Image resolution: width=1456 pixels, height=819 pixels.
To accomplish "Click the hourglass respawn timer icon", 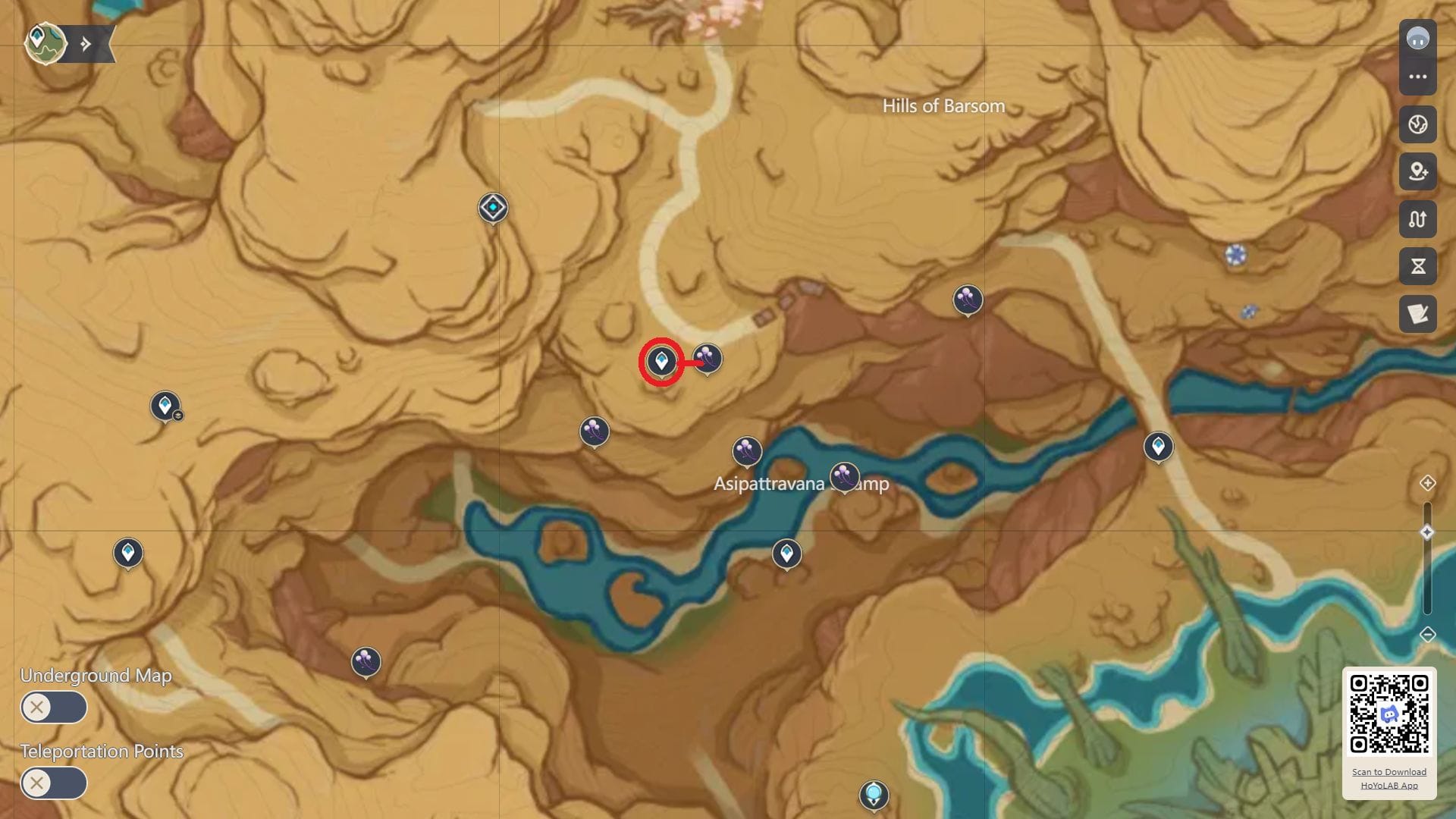I will click(1418, 267).
